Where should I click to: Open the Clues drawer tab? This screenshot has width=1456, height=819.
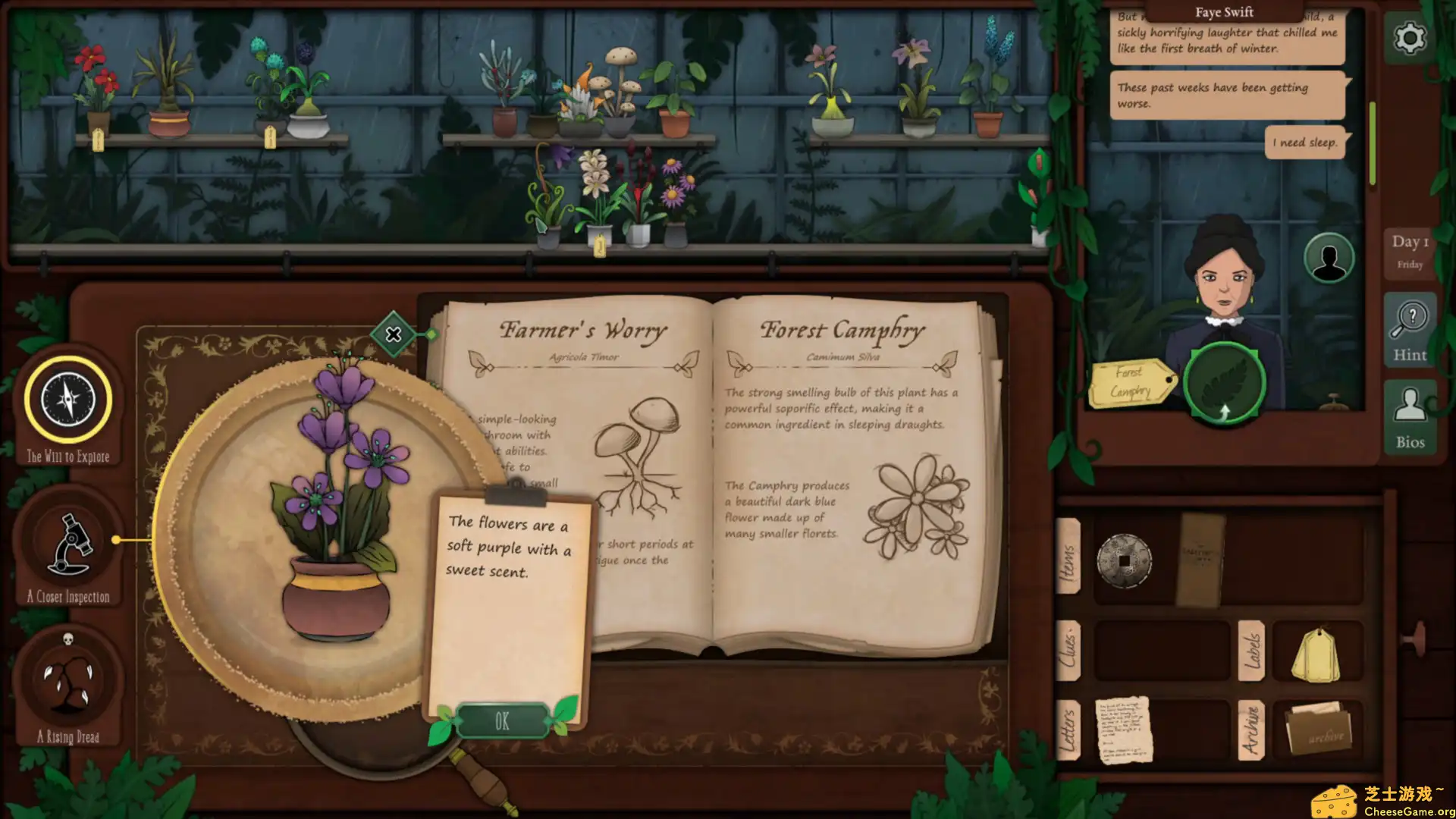tap(1070, 651)
